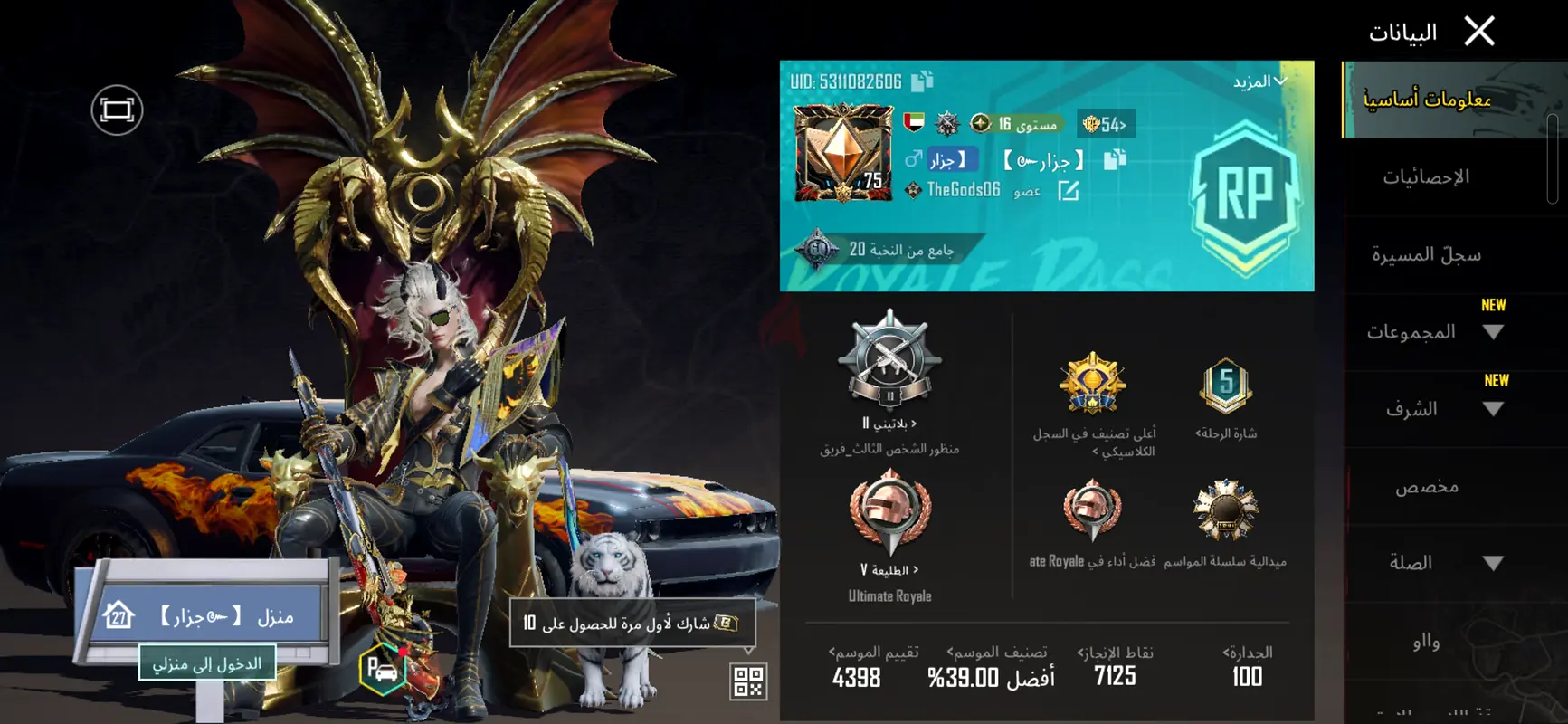This screenshot has height=724, width=1568.
Task: Open the vehicle parking icon
Action: (x=382, y=672)
